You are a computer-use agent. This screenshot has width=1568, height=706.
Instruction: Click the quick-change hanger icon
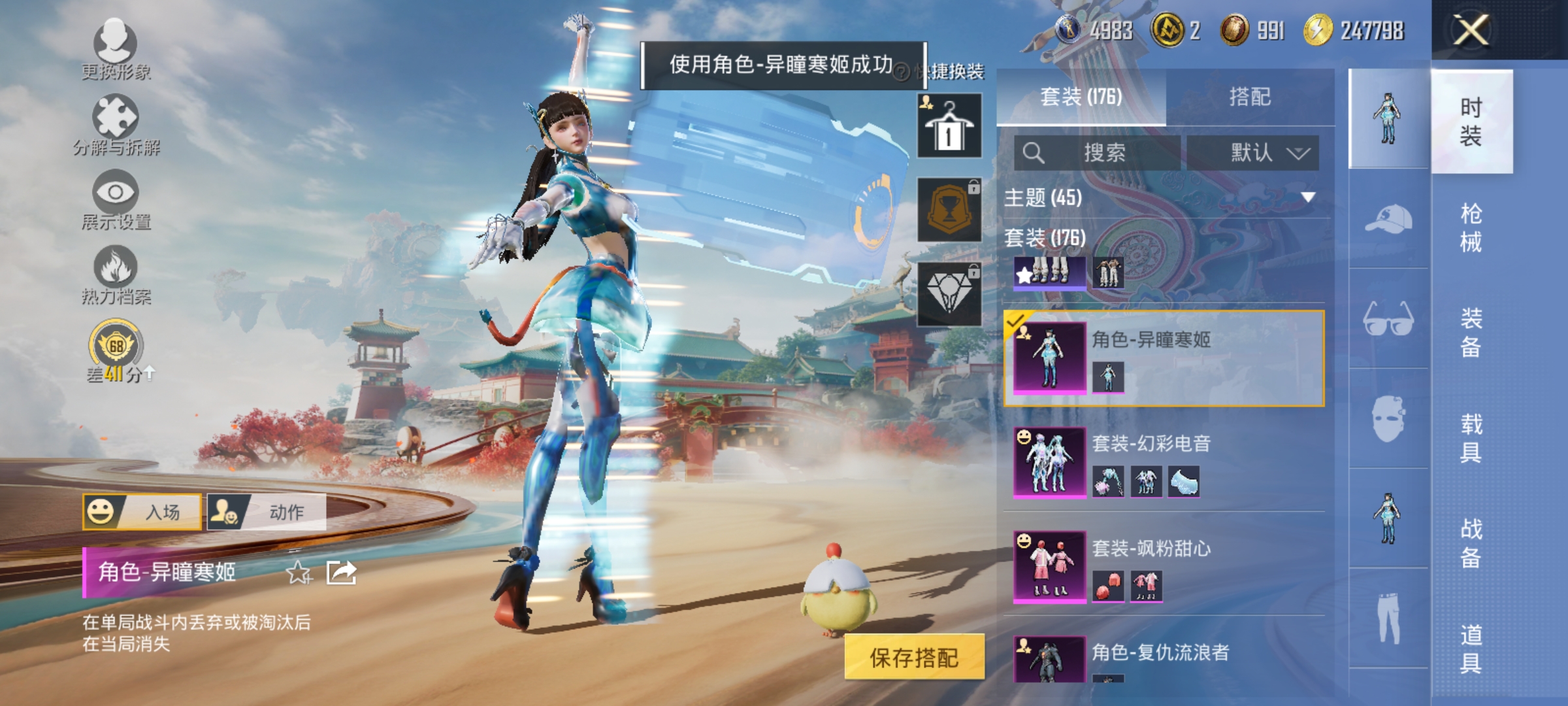(x=949, y=124)
